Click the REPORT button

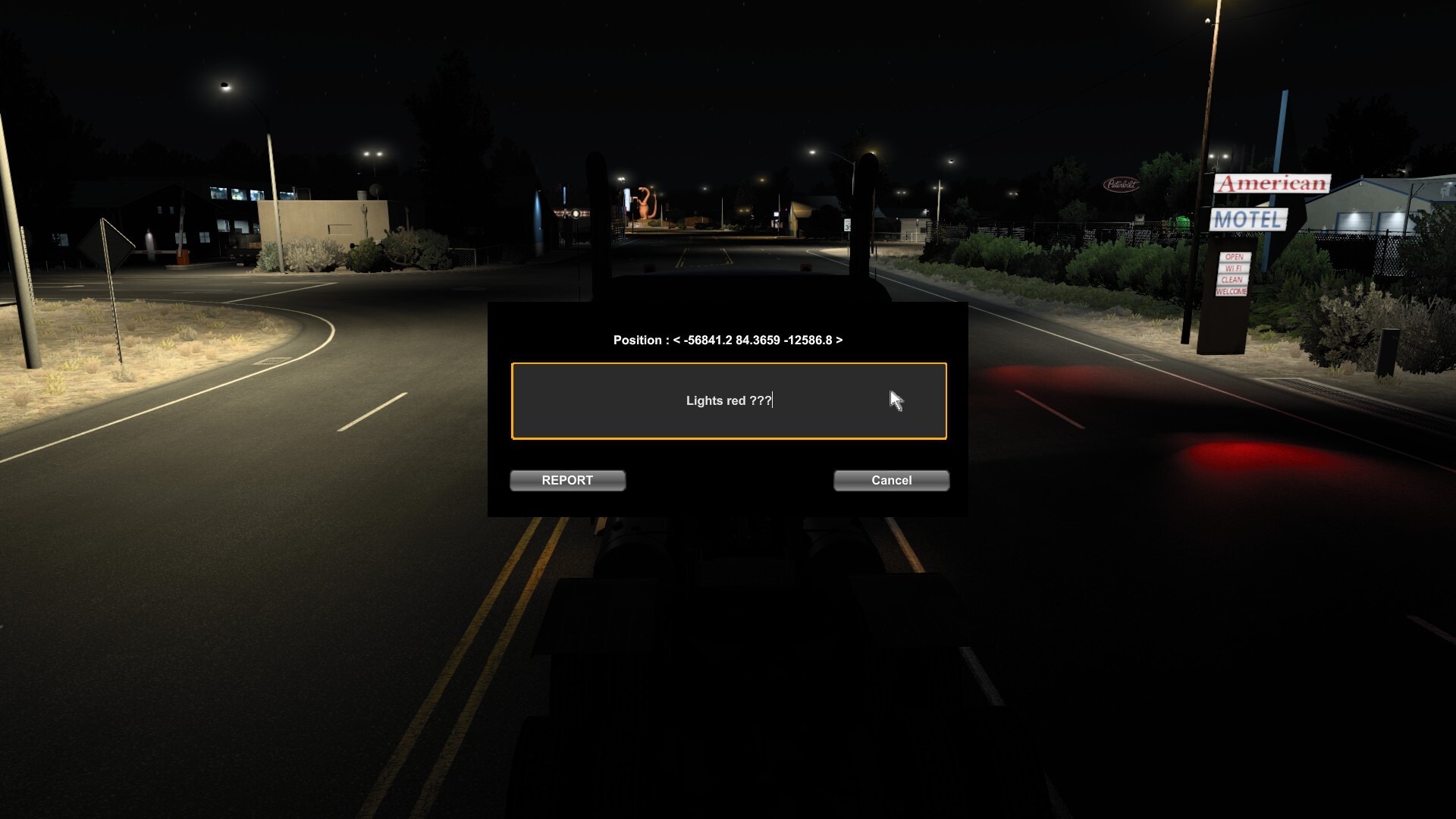tap(567, 480)
